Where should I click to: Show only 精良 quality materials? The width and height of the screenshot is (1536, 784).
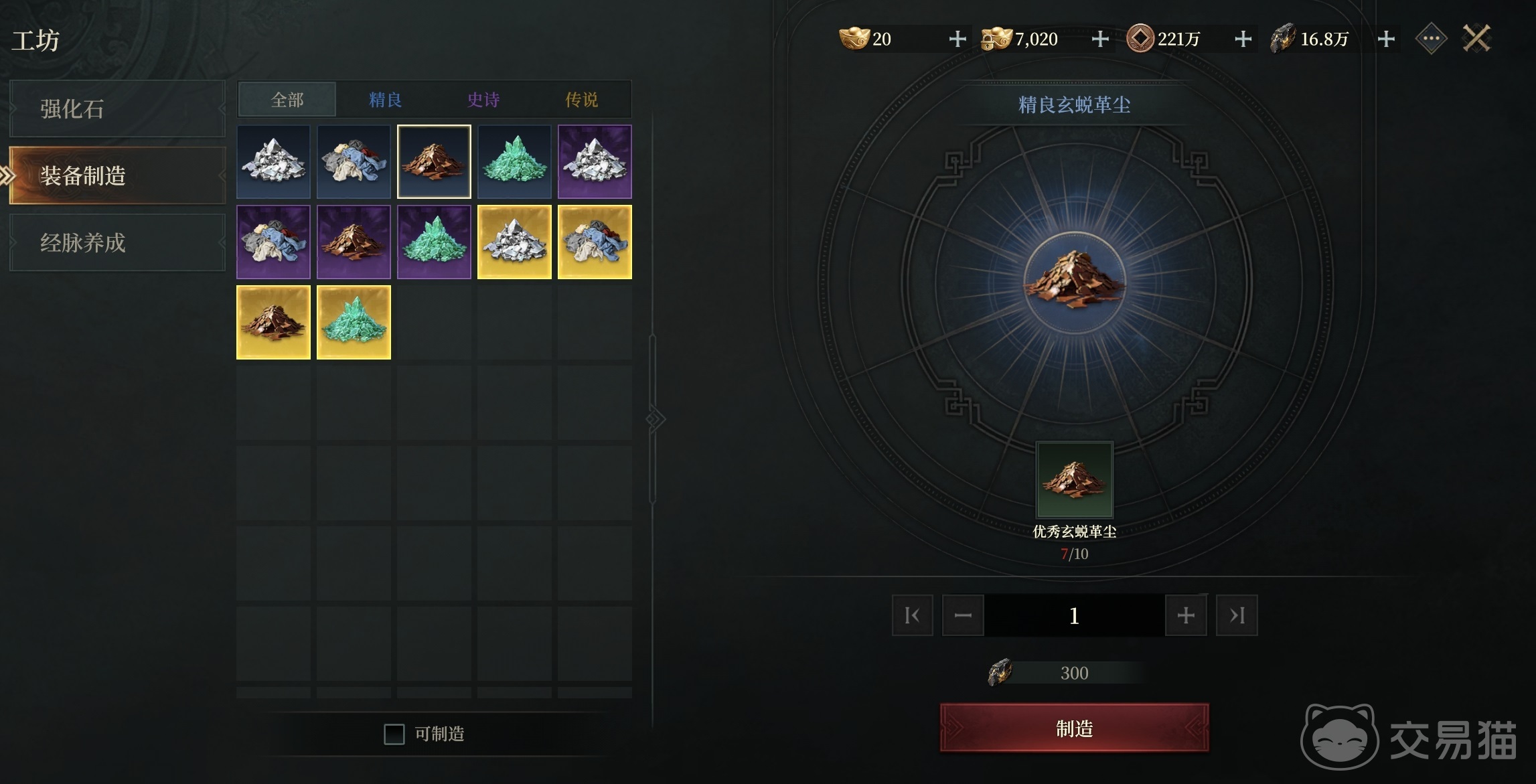(385, 100)
